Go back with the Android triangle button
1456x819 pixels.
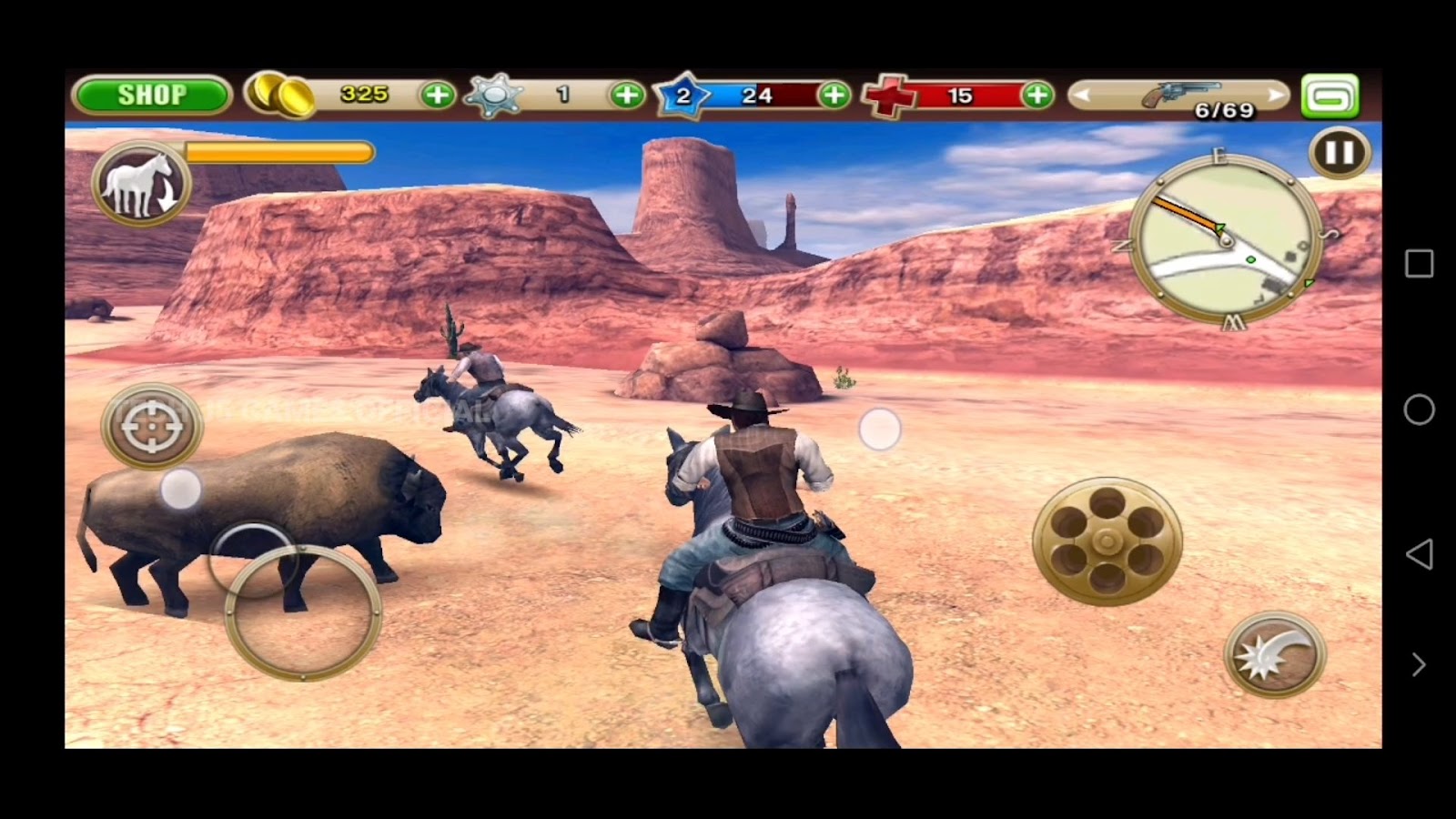[1419, 554]
